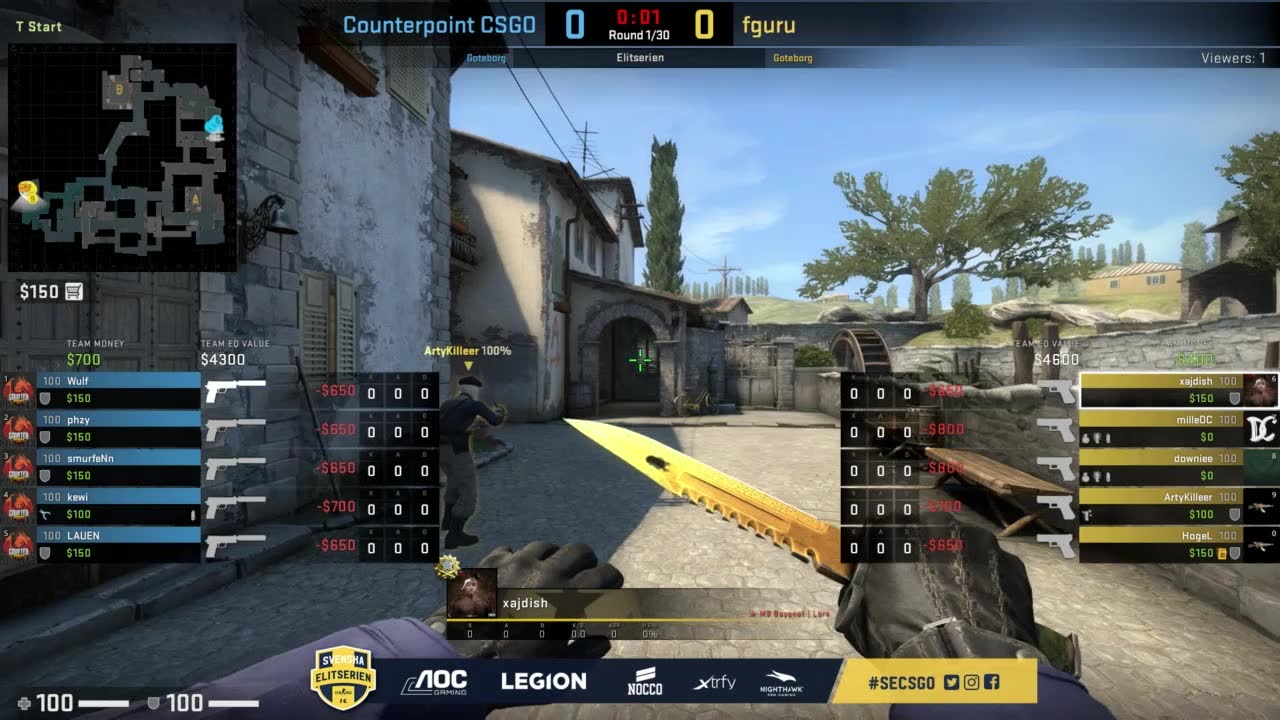Select the armor shield icon beside xajdish's money

click(x=1235, y=397)
